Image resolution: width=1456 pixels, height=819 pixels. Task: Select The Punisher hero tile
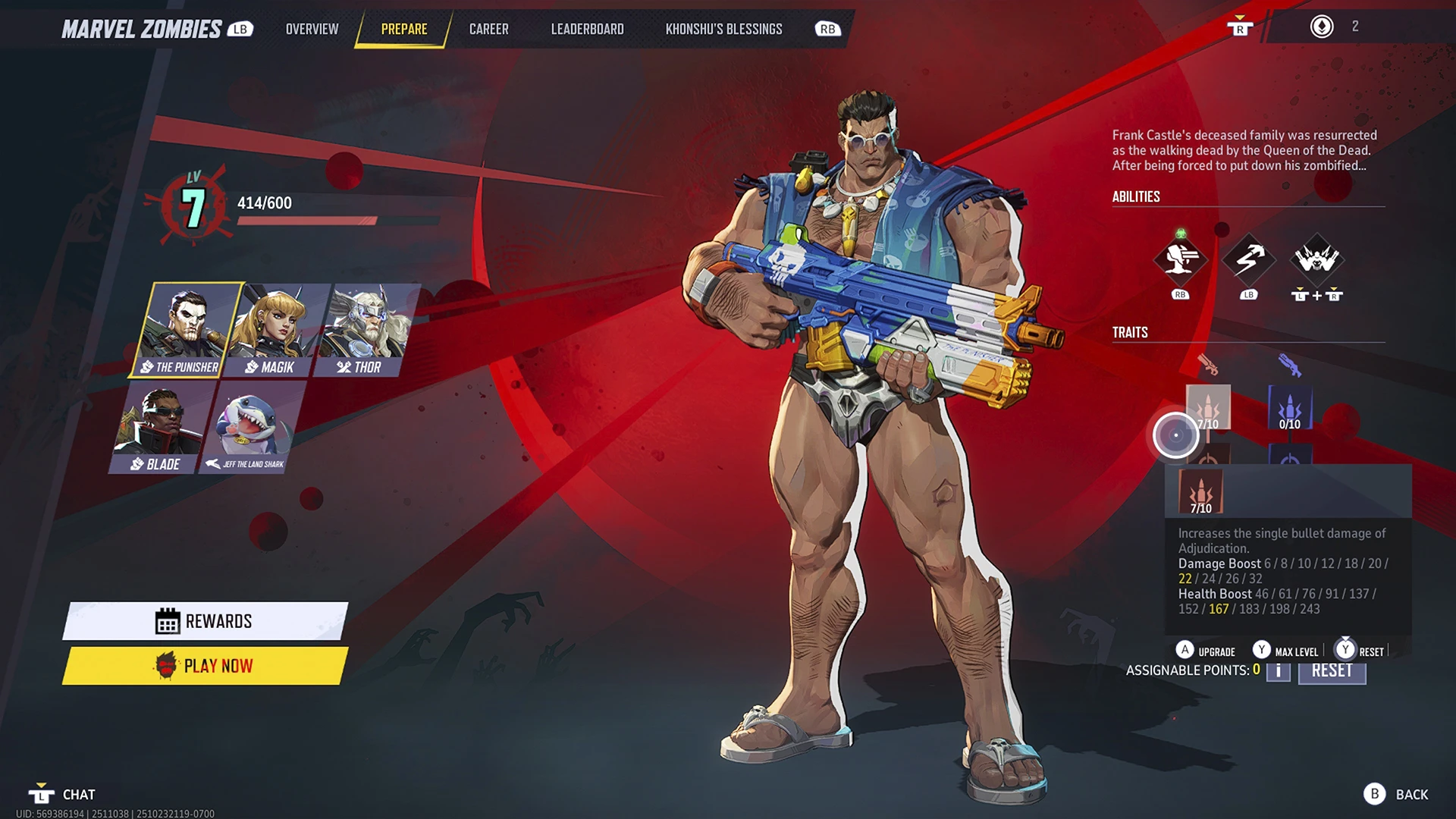pyautogui.click(x=186, y=330)
